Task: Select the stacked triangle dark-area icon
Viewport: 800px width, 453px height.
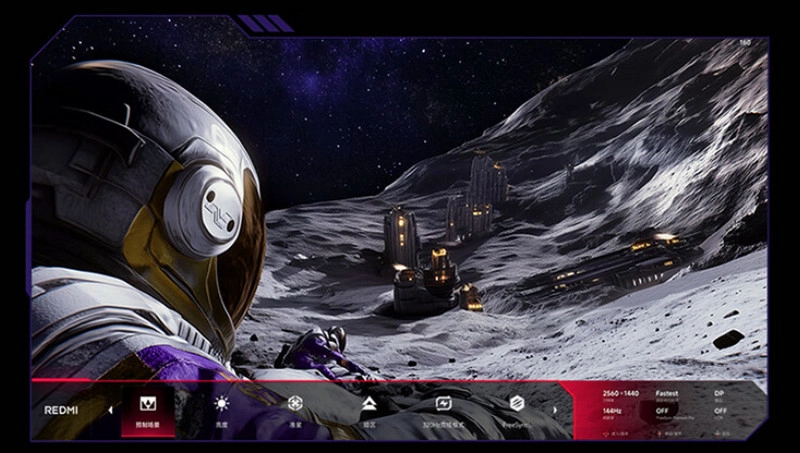Action: (x=369, y=404)
